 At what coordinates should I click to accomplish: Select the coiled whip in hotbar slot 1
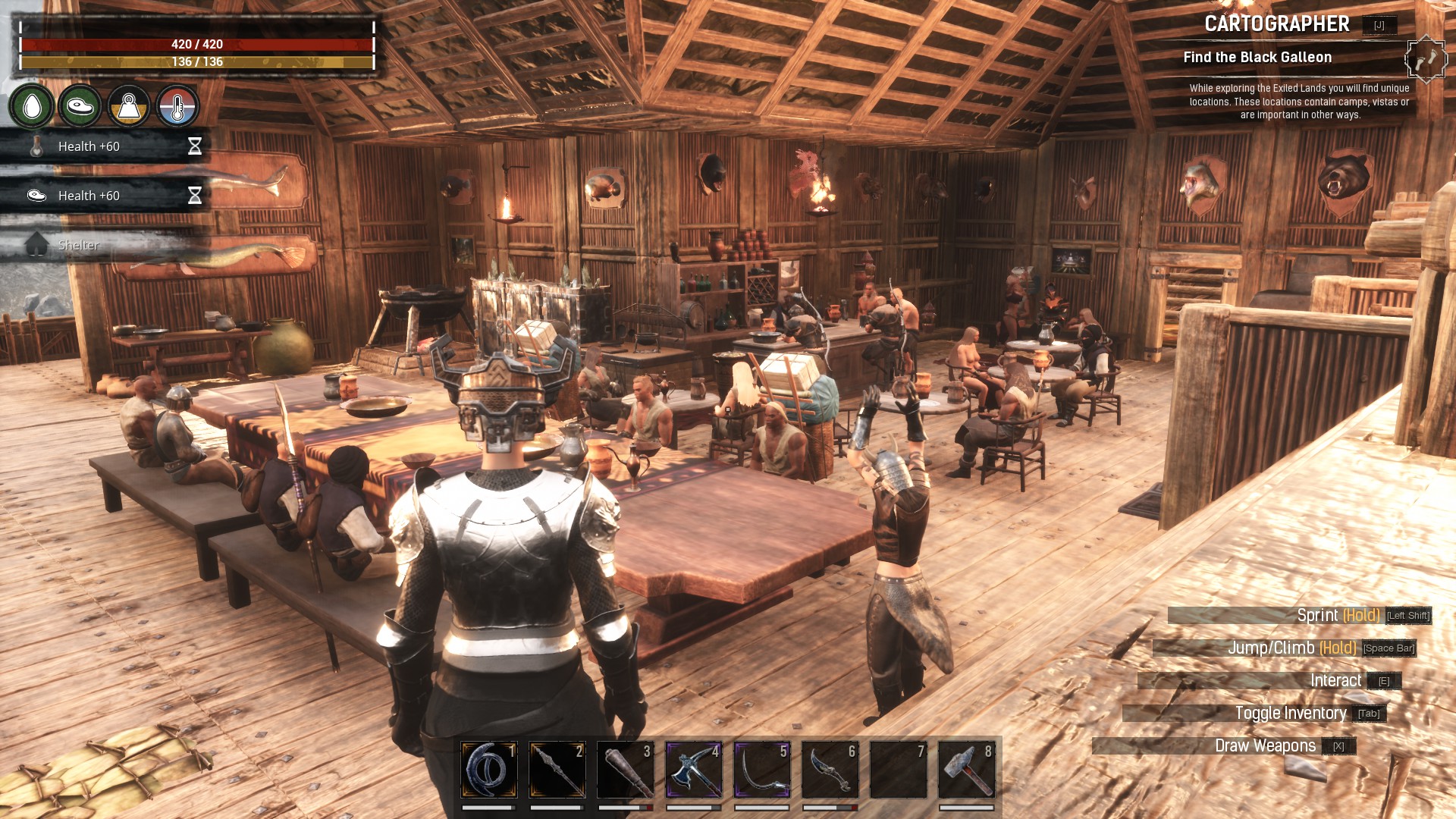[489, 770]
